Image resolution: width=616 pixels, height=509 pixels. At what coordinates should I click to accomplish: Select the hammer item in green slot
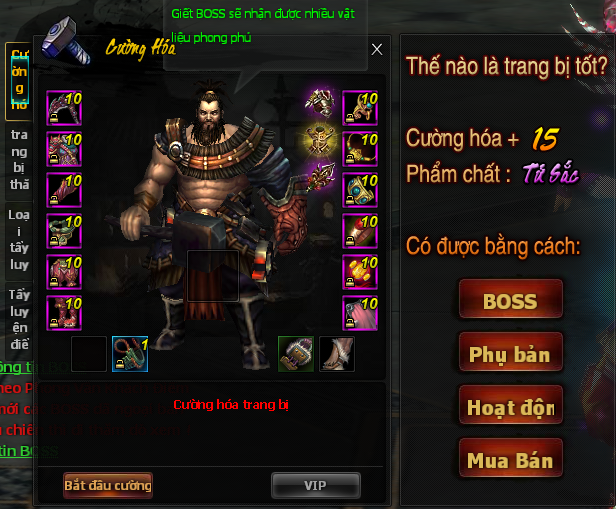click(295, 354)
